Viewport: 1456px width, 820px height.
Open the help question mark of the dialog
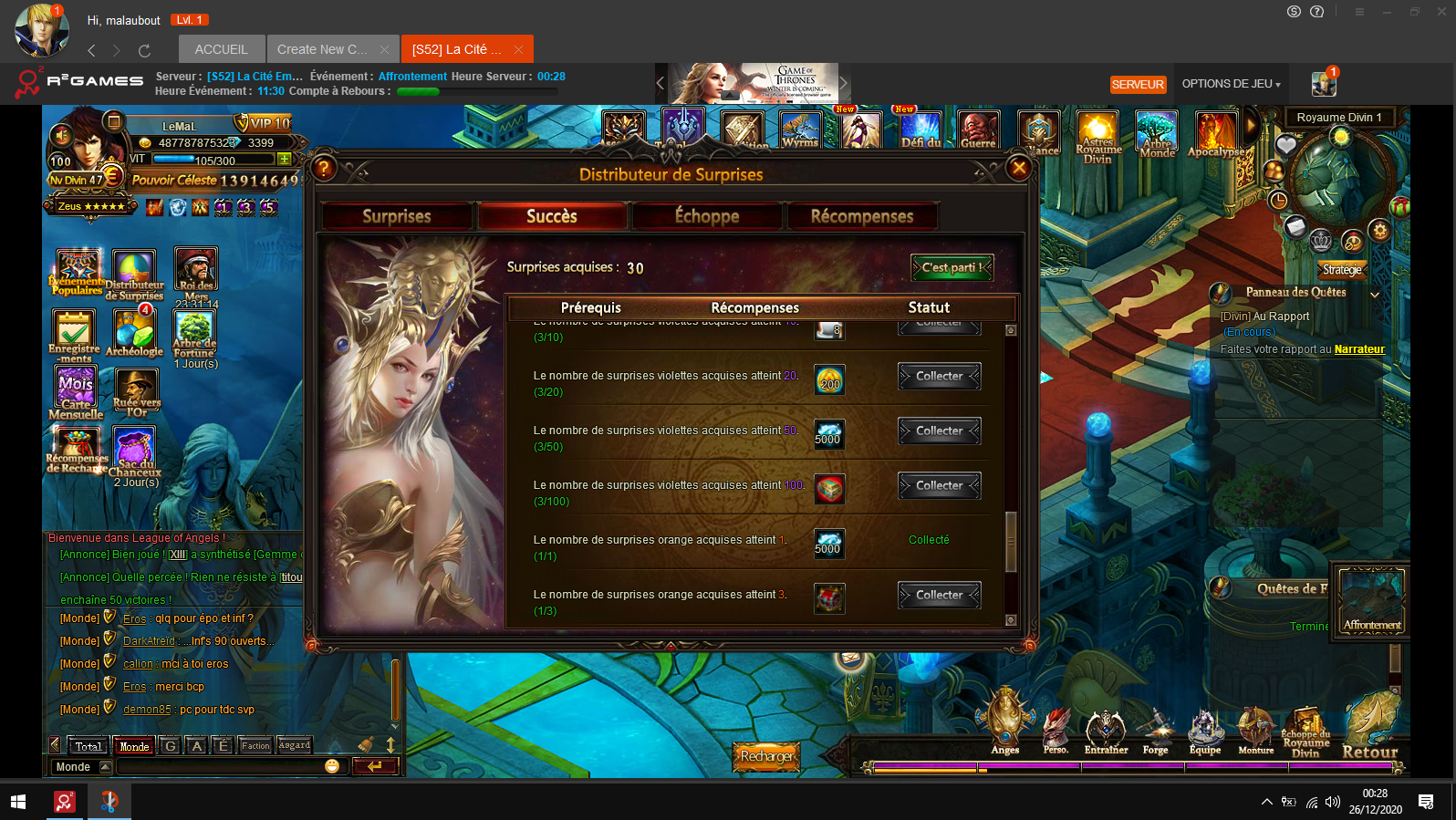click(x=324, y=168)
